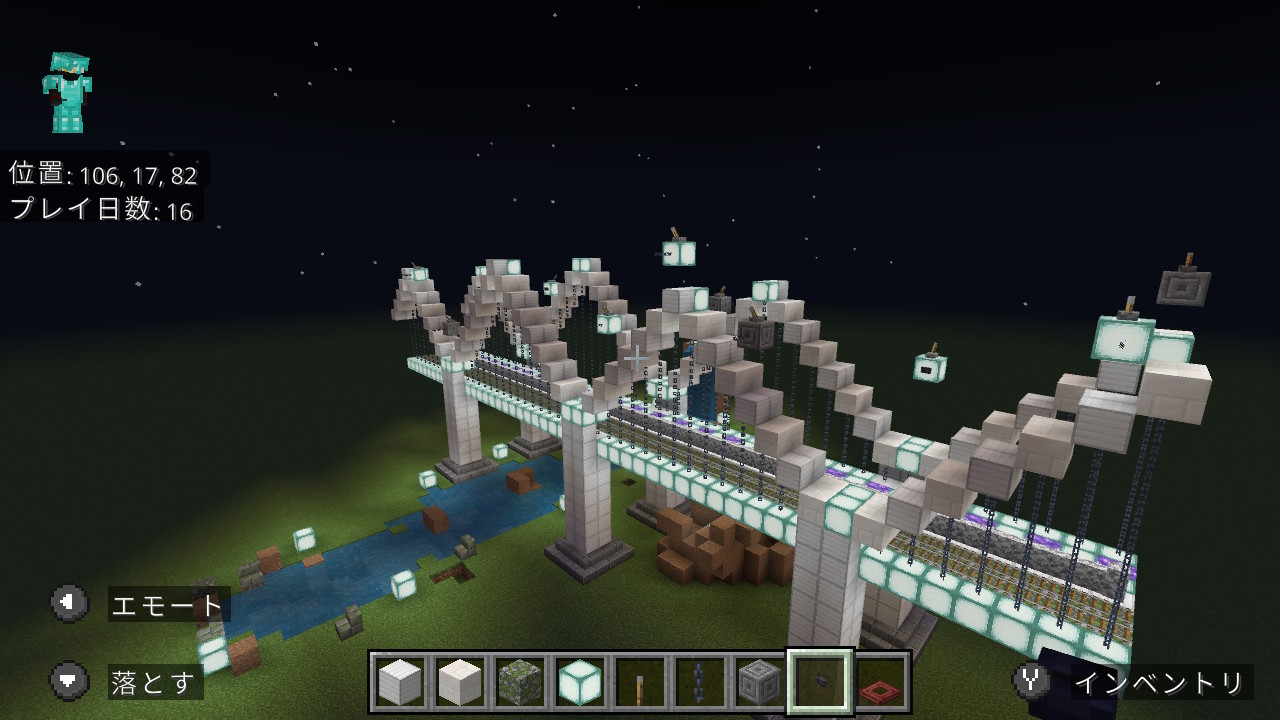Select the red ring-shaped item slot
Viewport: 1280px width, 720px height.
tap(880, 682)
